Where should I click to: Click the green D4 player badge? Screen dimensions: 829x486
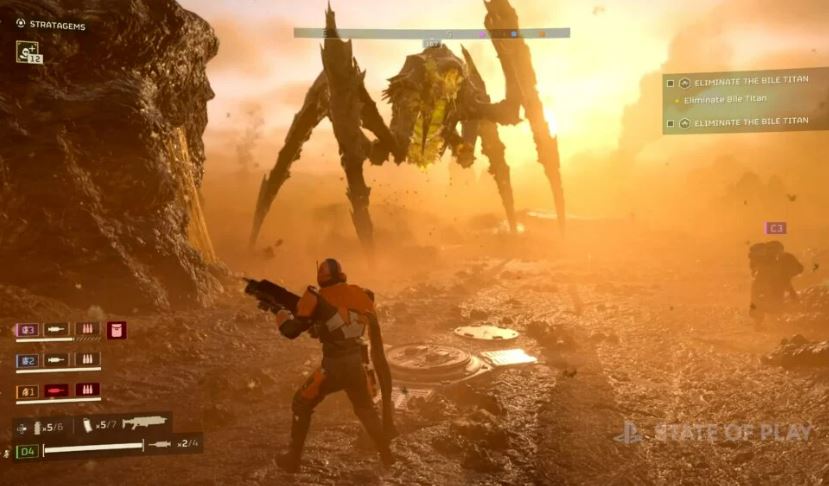(27, 450)
